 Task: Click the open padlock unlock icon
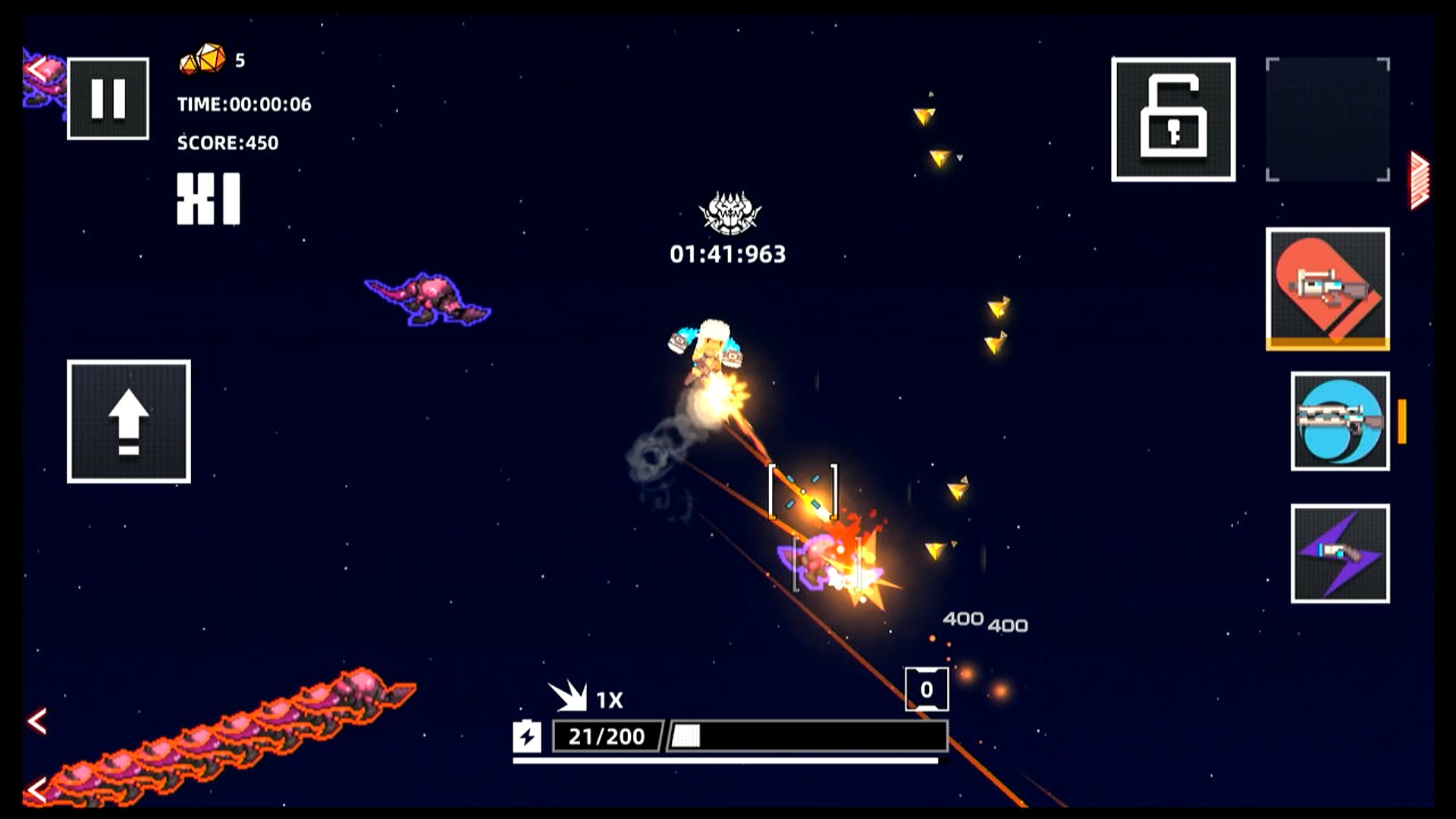click(1174, 119)
